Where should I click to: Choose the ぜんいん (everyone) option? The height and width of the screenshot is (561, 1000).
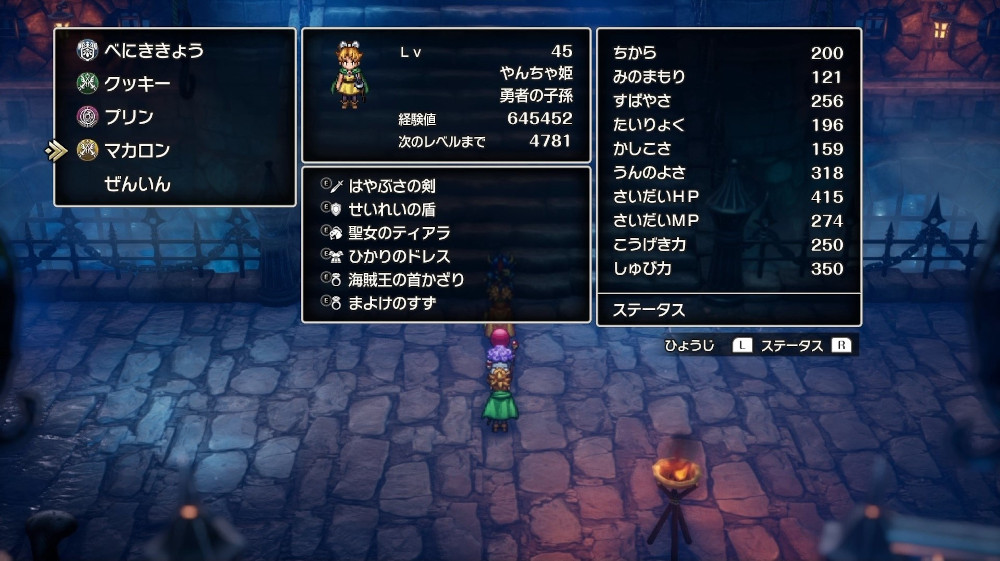point(137,185)
